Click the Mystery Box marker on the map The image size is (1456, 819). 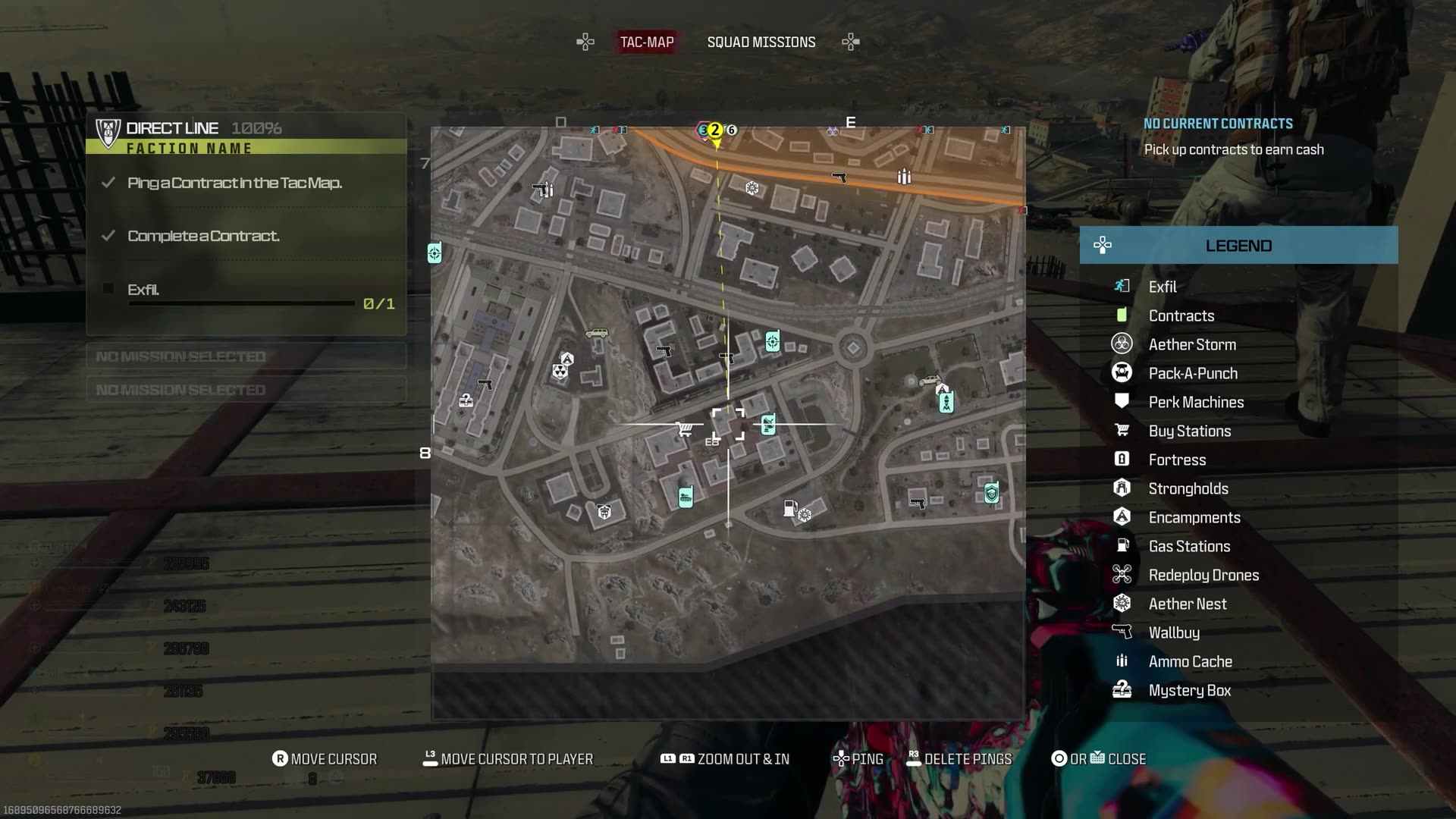(466, 400)
